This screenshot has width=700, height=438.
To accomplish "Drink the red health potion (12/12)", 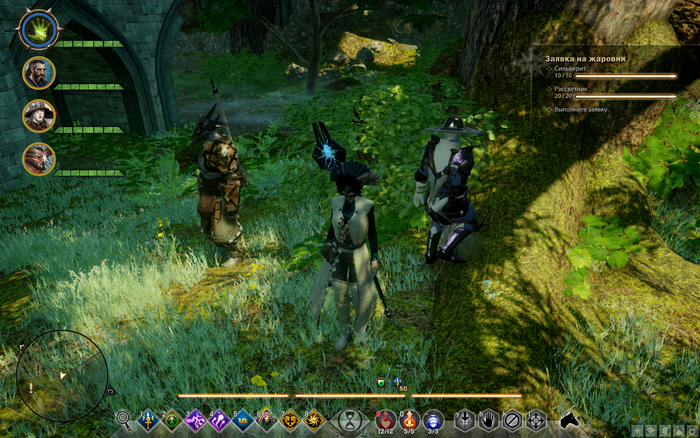I will point(385,420).
